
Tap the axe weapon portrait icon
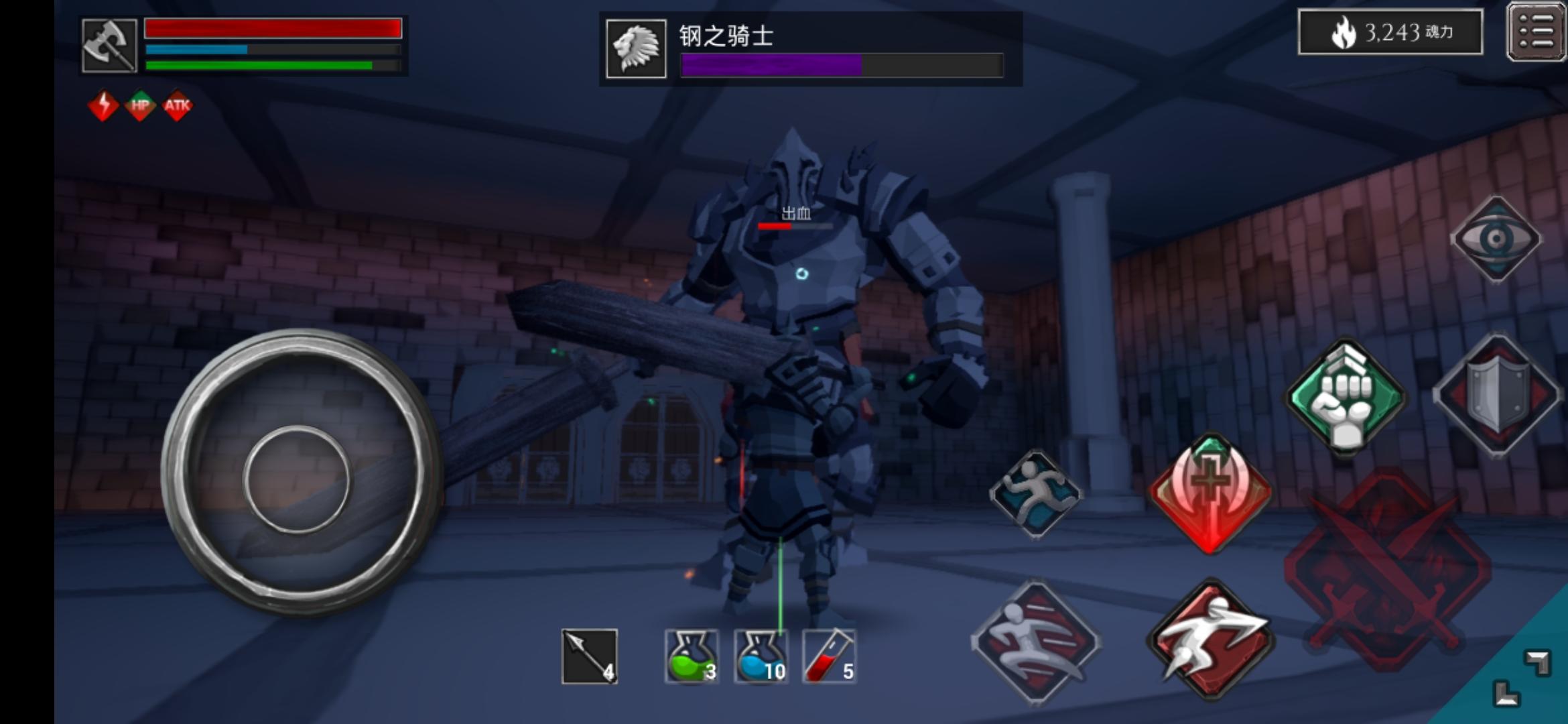click(109, 46)
